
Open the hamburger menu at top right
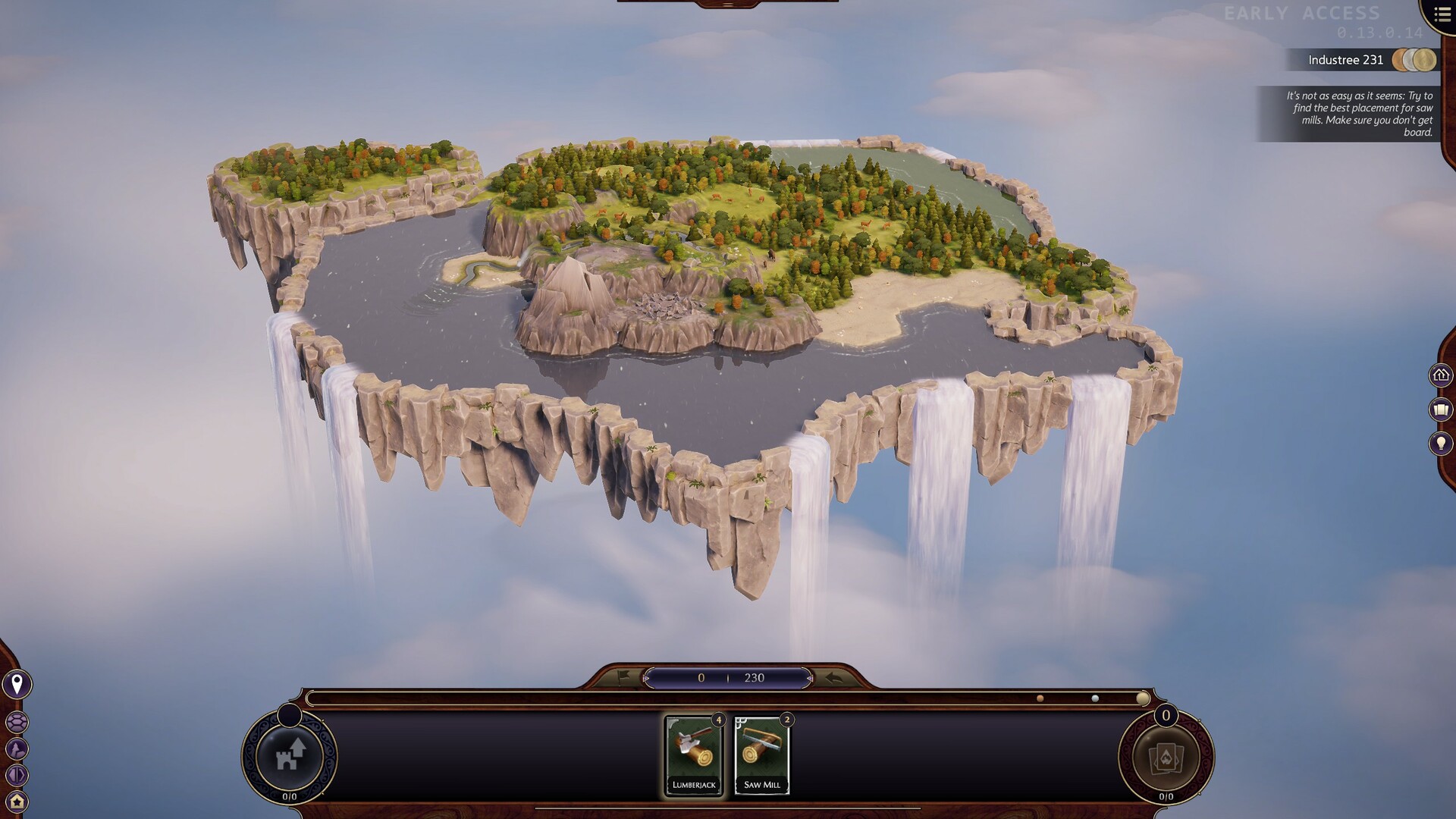tap(1442, 14)
